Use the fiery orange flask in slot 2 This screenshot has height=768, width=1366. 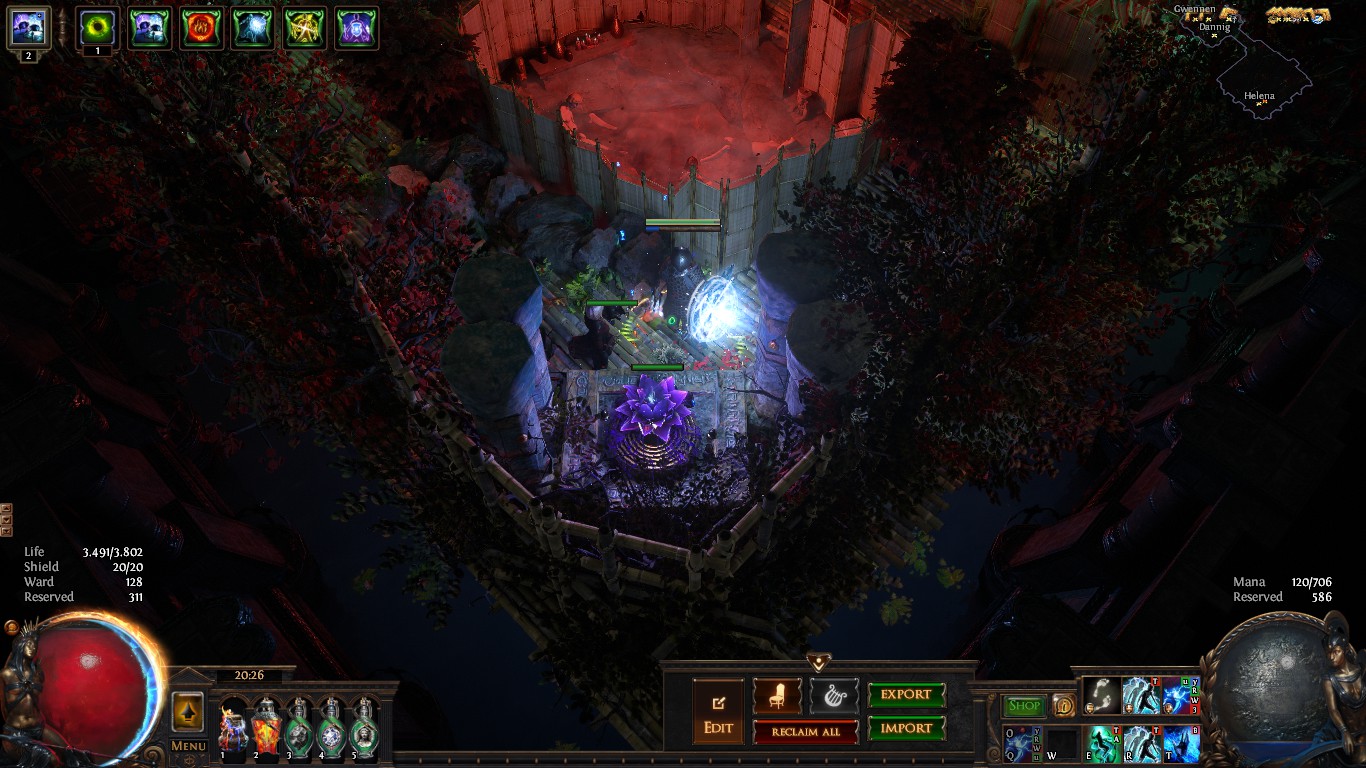(x=265, y=728)
